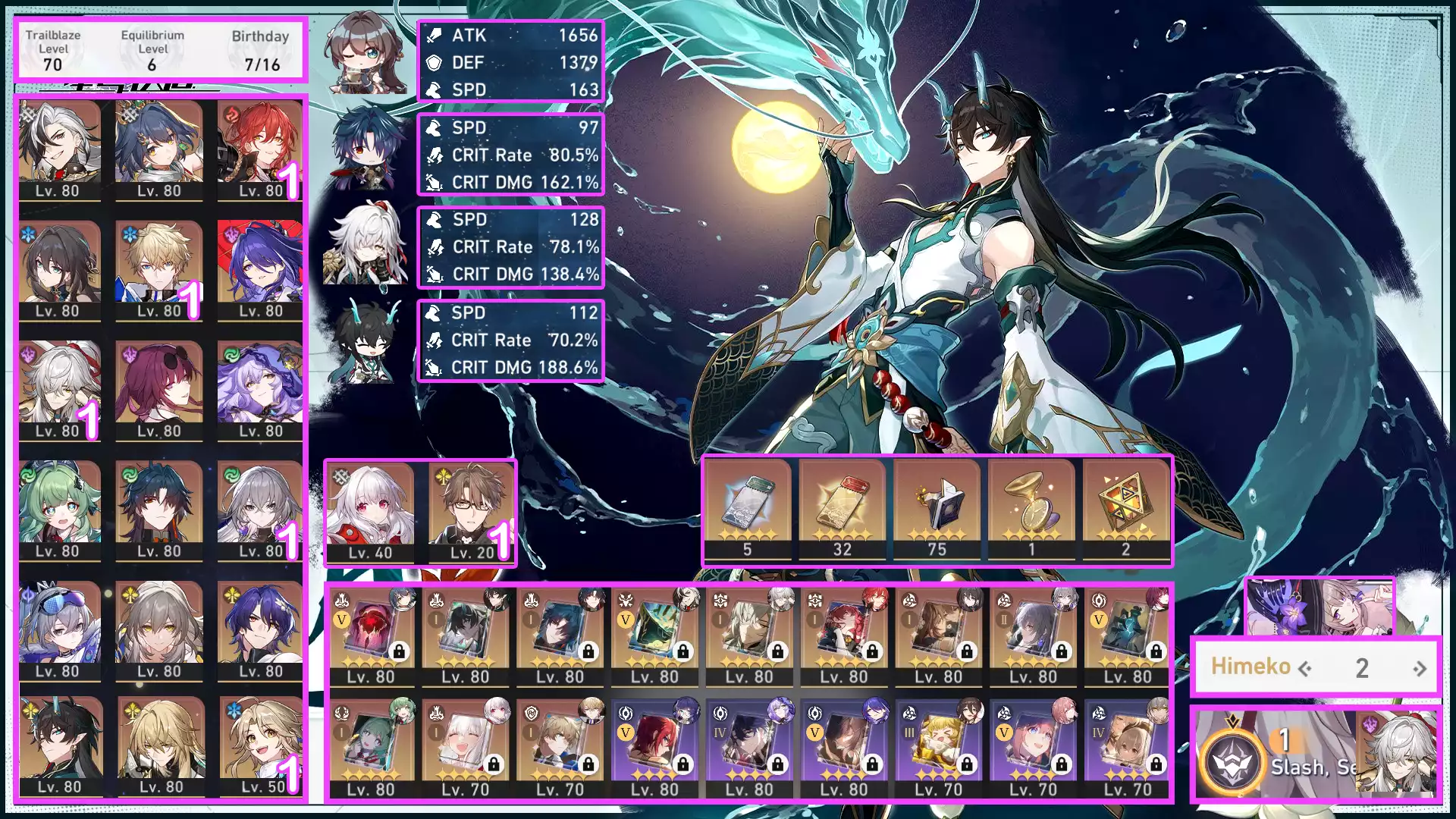Select the crimson red light cone card
The image size is (1456, 819).
[370, 634]
